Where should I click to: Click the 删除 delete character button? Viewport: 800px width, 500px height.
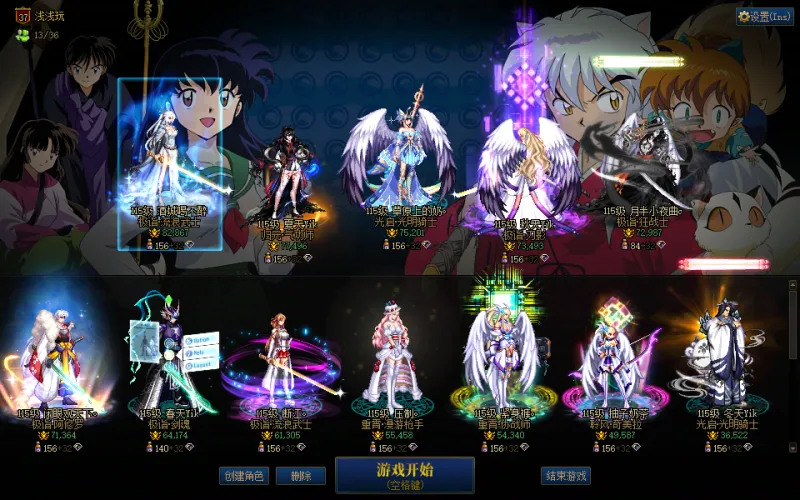(301, 476)
